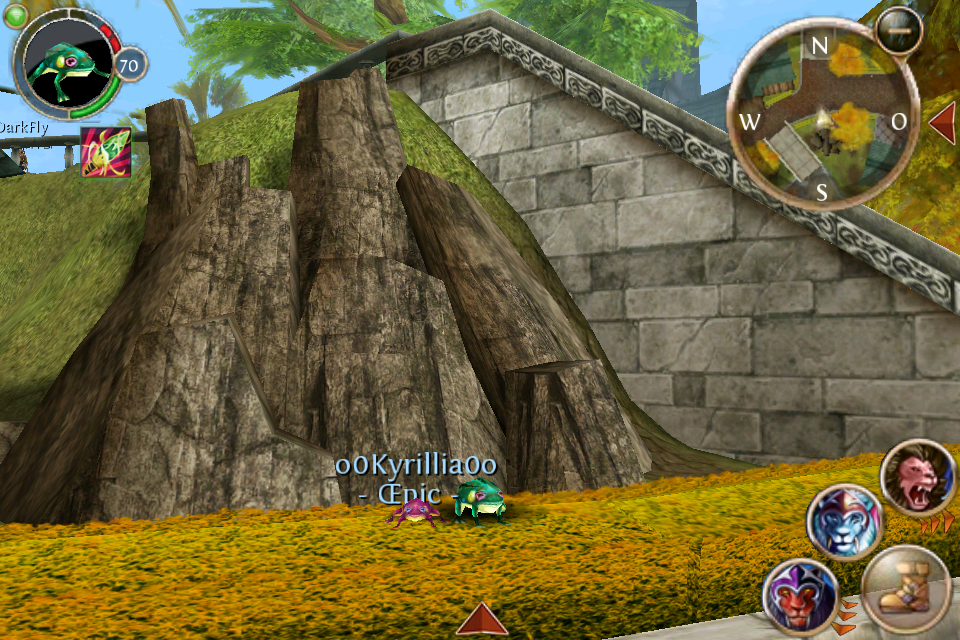The width and height of the screenshot is (960, 640).
Task: Open the circular compass minimap
Action: click(819, 118)
